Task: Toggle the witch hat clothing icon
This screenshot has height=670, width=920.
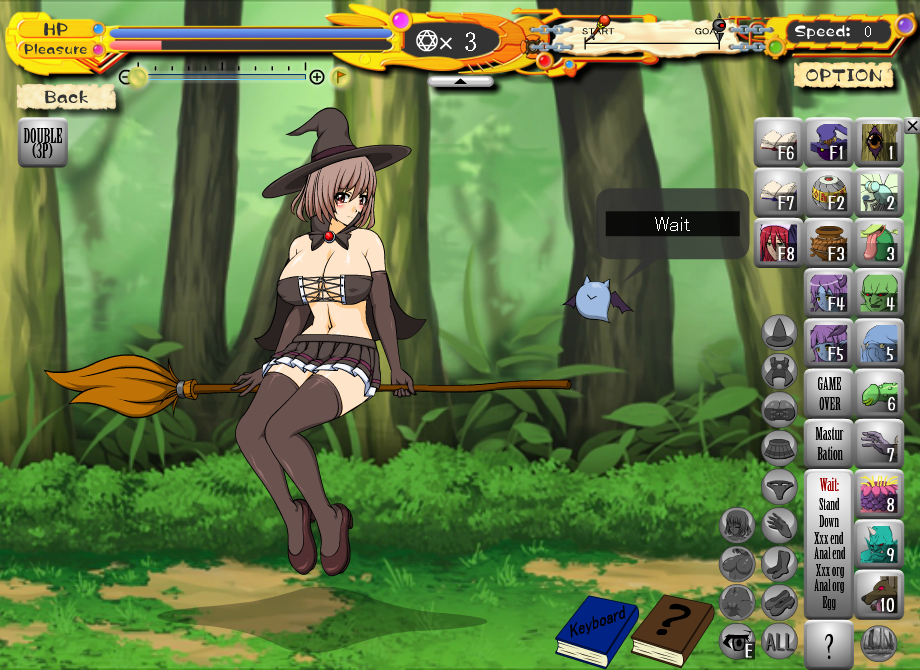Action: click(x=779, y=332)
